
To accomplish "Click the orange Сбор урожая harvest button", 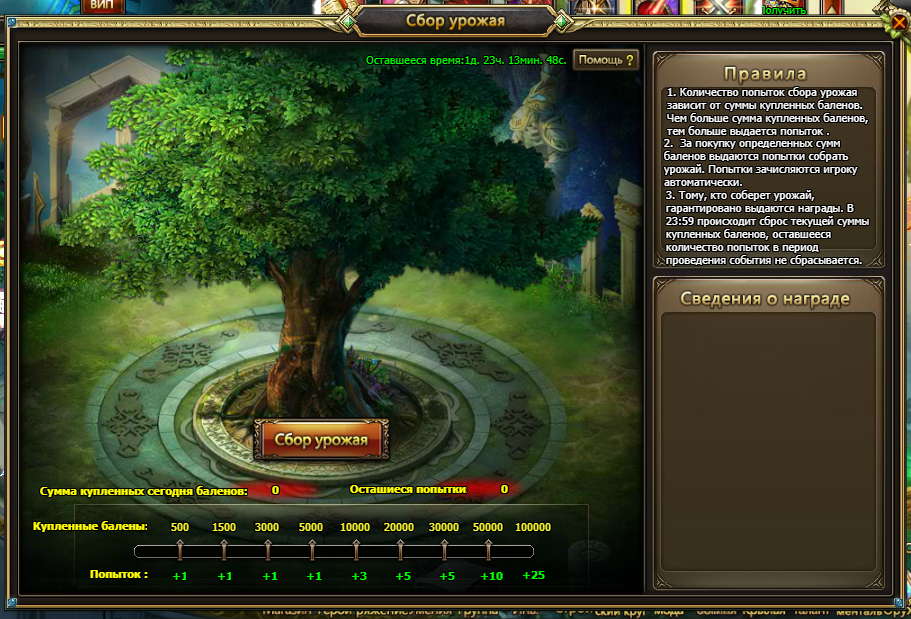I will (321, 440).
